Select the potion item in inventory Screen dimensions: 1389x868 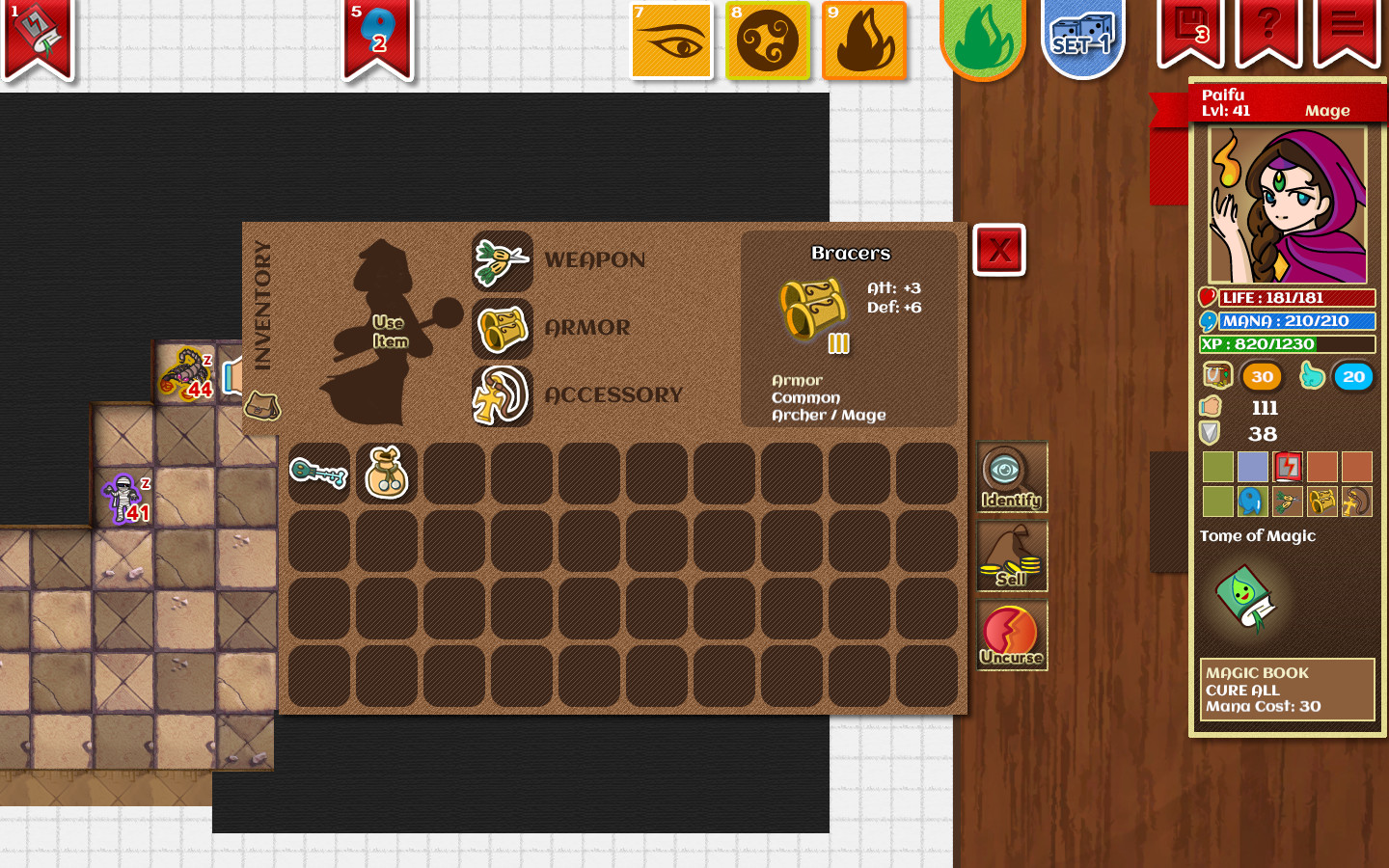click(387, 475)
